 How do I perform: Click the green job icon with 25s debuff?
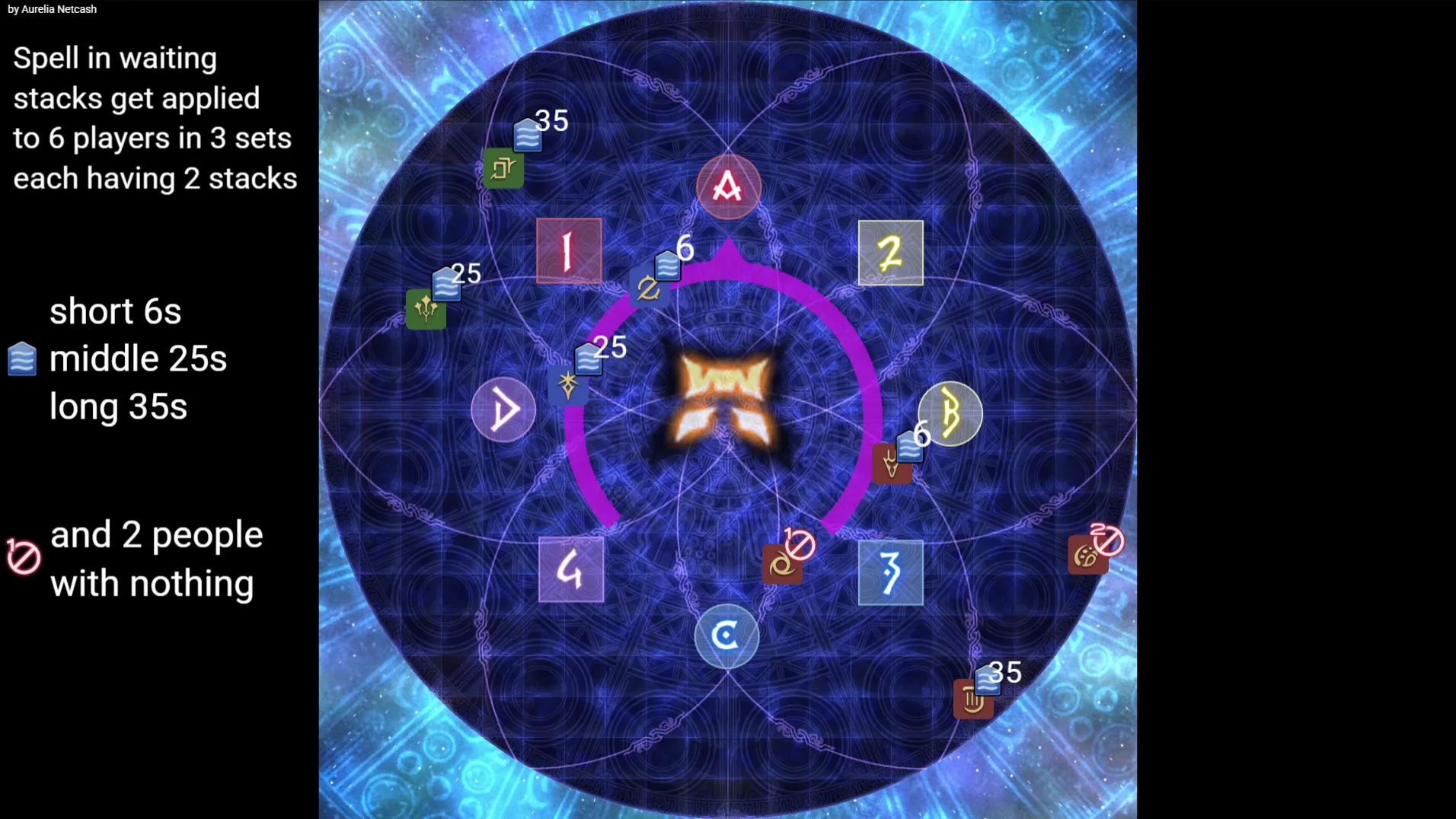[427, 310]
